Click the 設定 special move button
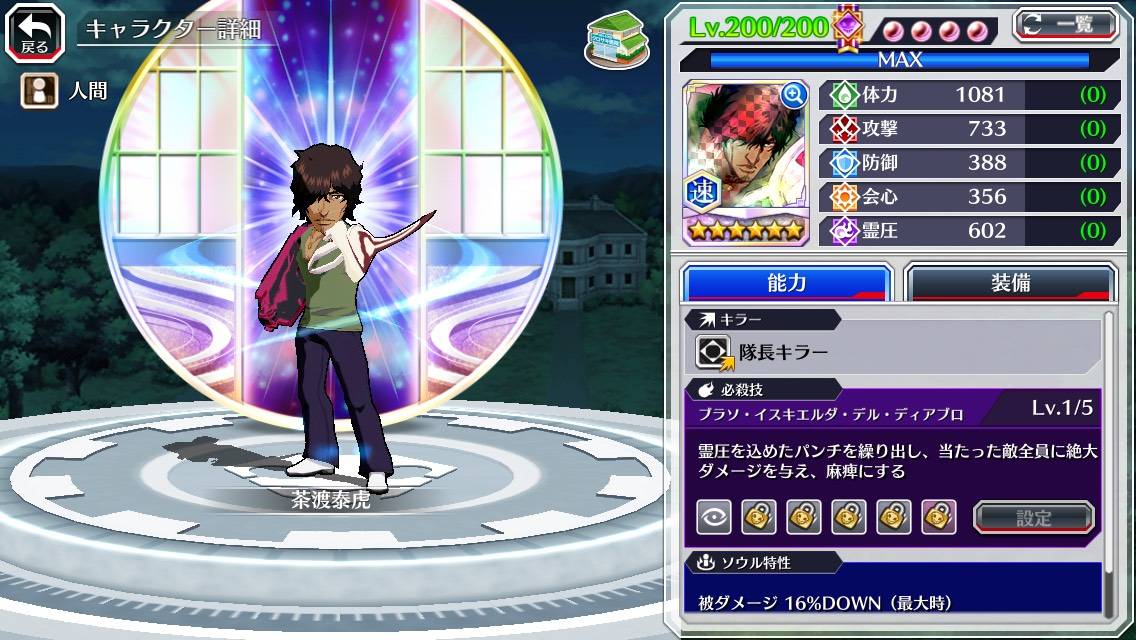 1034,517
